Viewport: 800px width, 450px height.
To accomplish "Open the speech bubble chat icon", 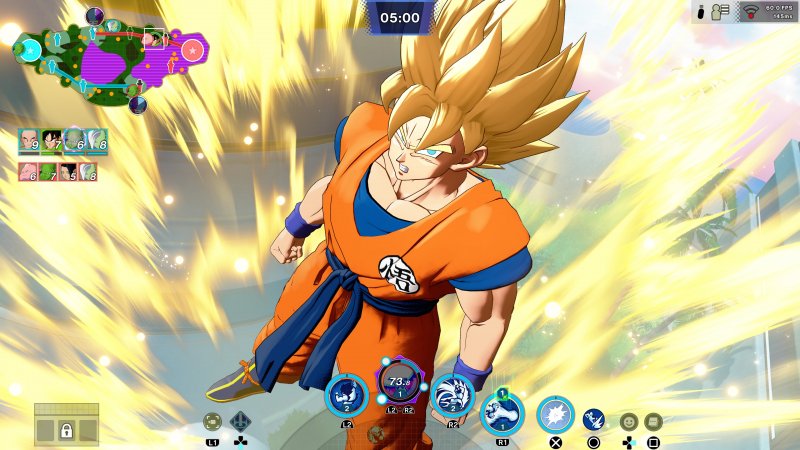I will (x=653, y=422).
